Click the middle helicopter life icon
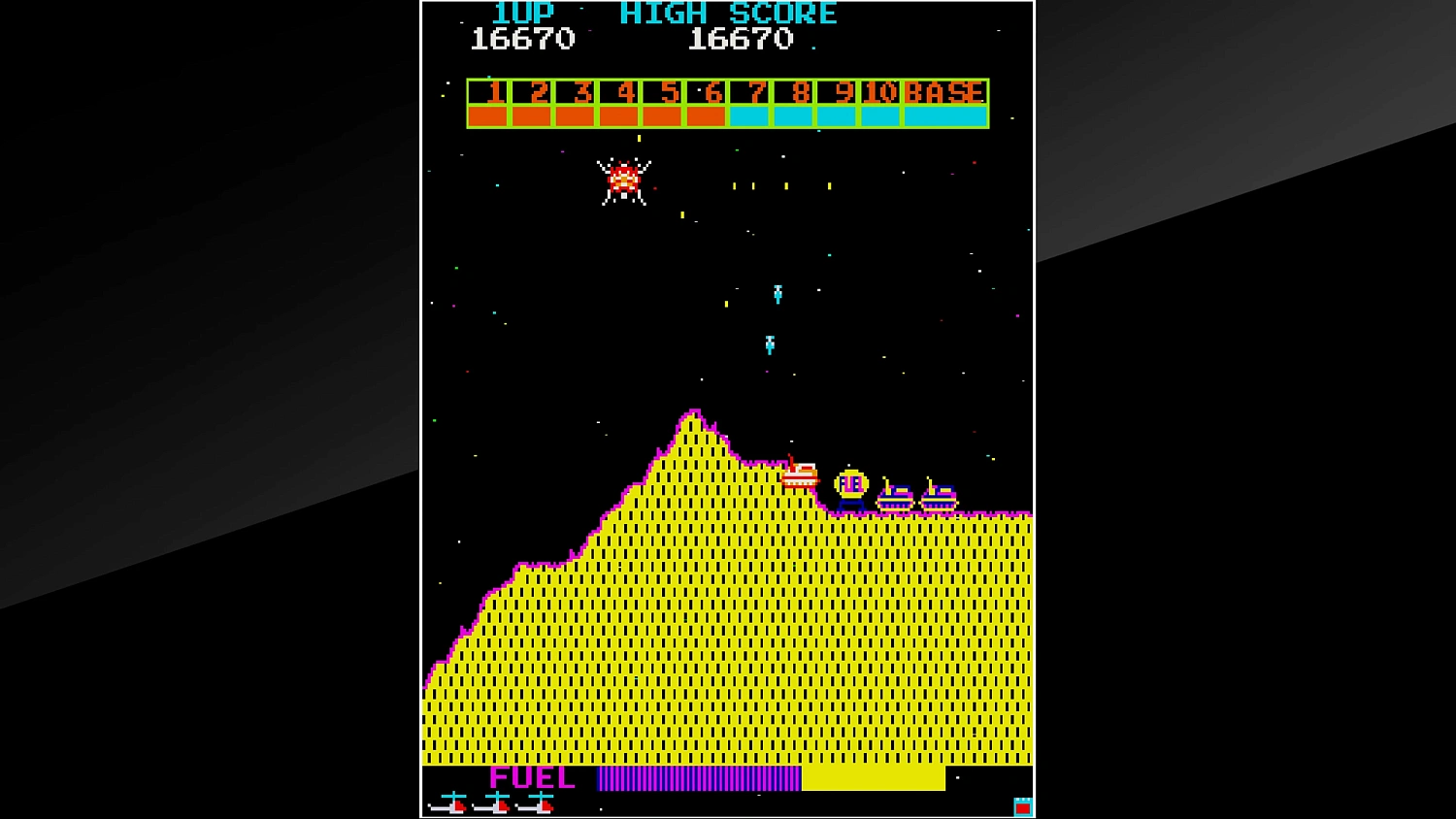This screenshot has height=819, width=1456. pos(494,803)
